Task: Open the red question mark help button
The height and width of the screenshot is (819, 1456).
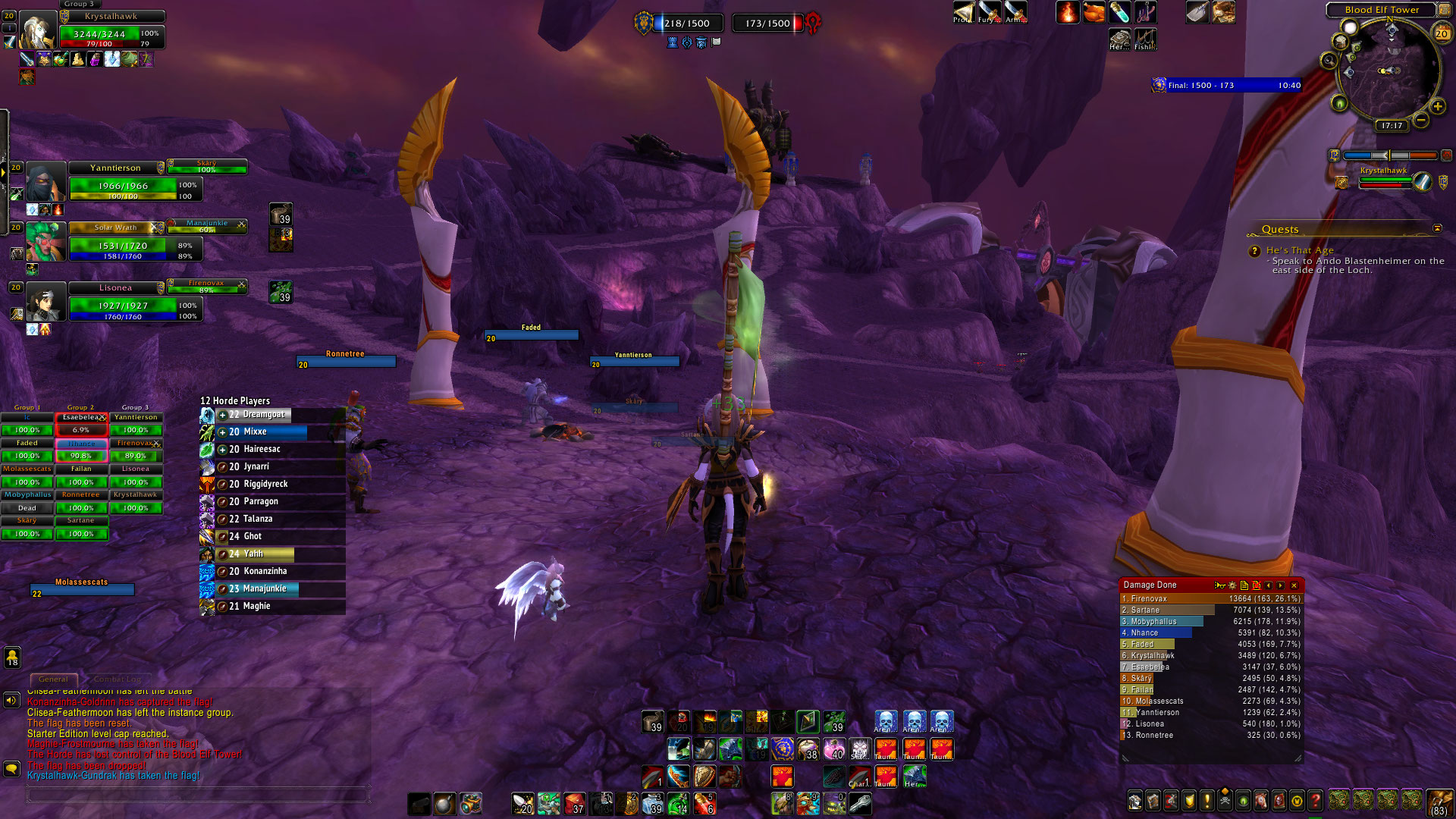Action: point(1316,801)
